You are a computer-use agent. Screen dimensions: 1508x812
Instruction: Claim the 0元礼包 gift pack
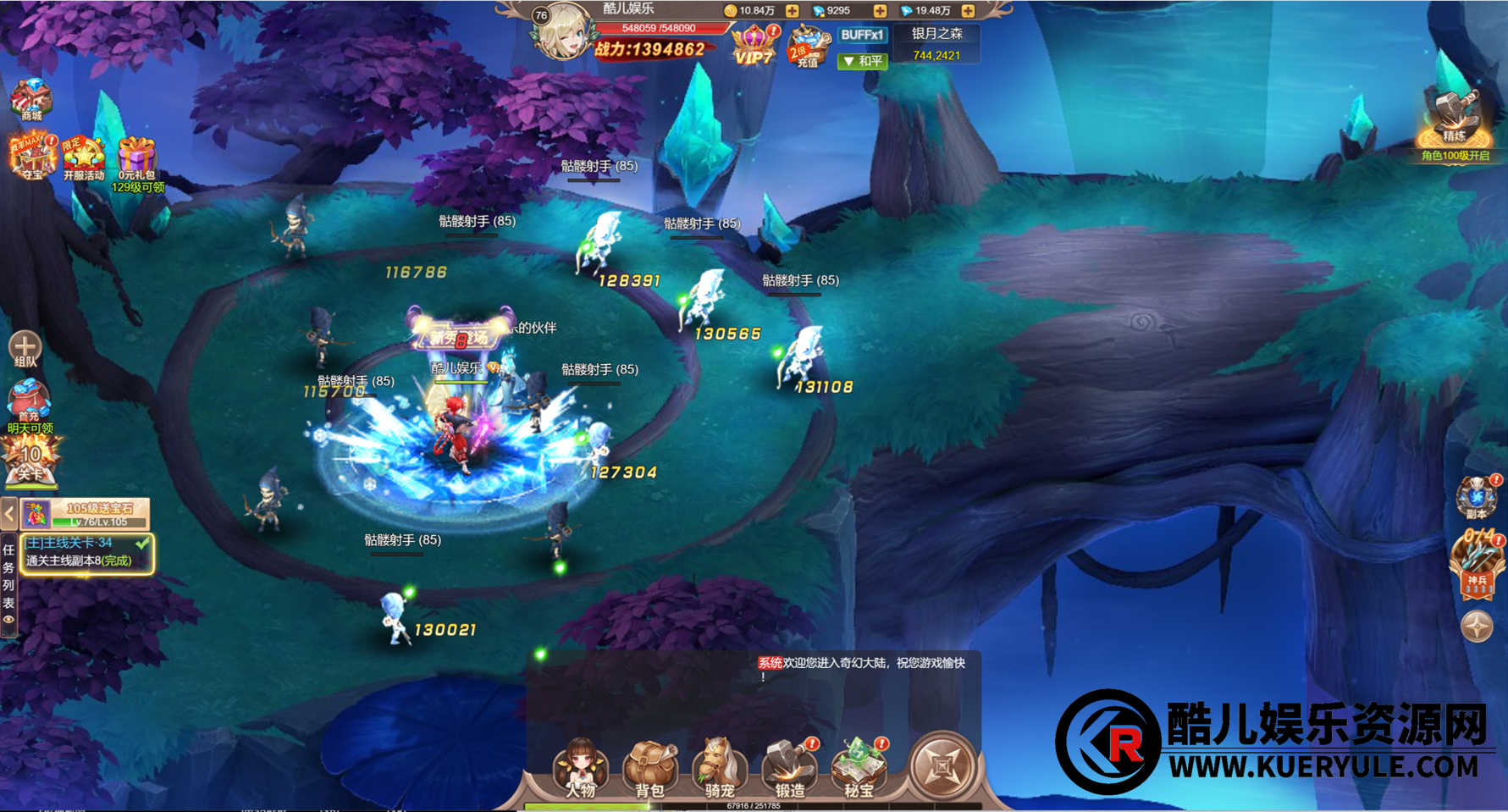pyautogui.click(x=136, y=159)
